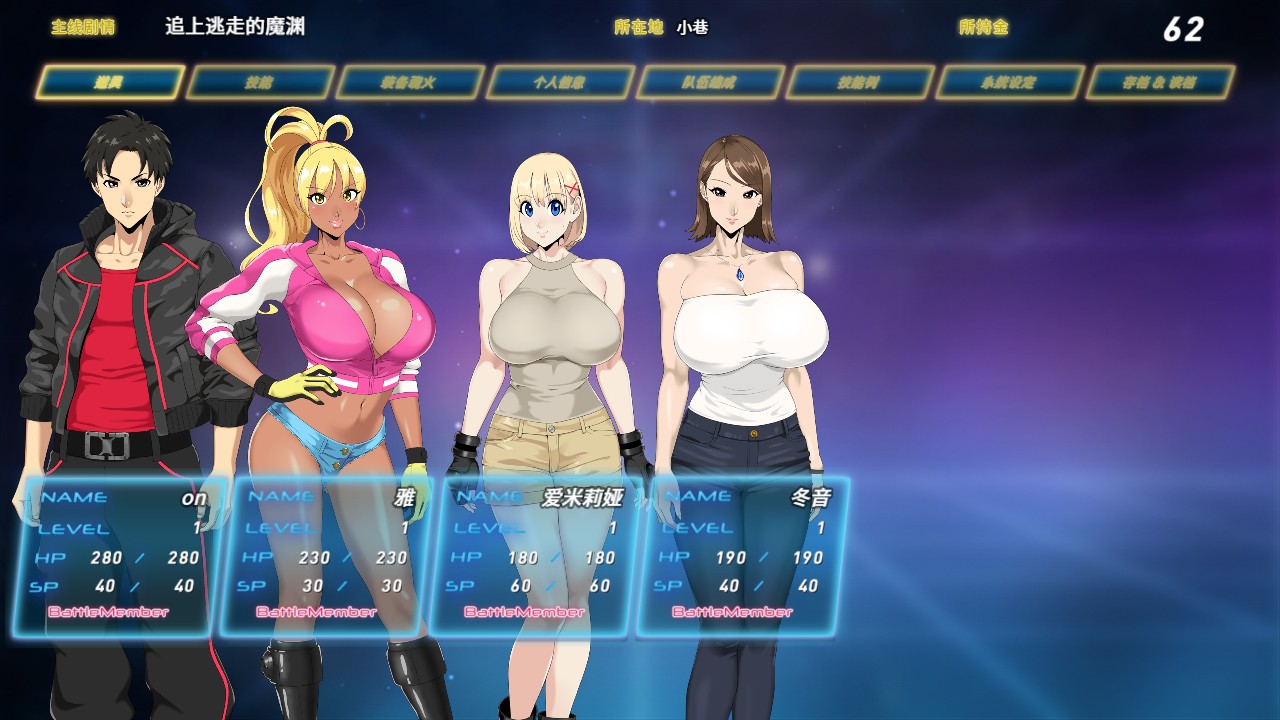Open the 技能 (Skills) menu
This screenshot has height=720, width=1280.
click(260, 83)
